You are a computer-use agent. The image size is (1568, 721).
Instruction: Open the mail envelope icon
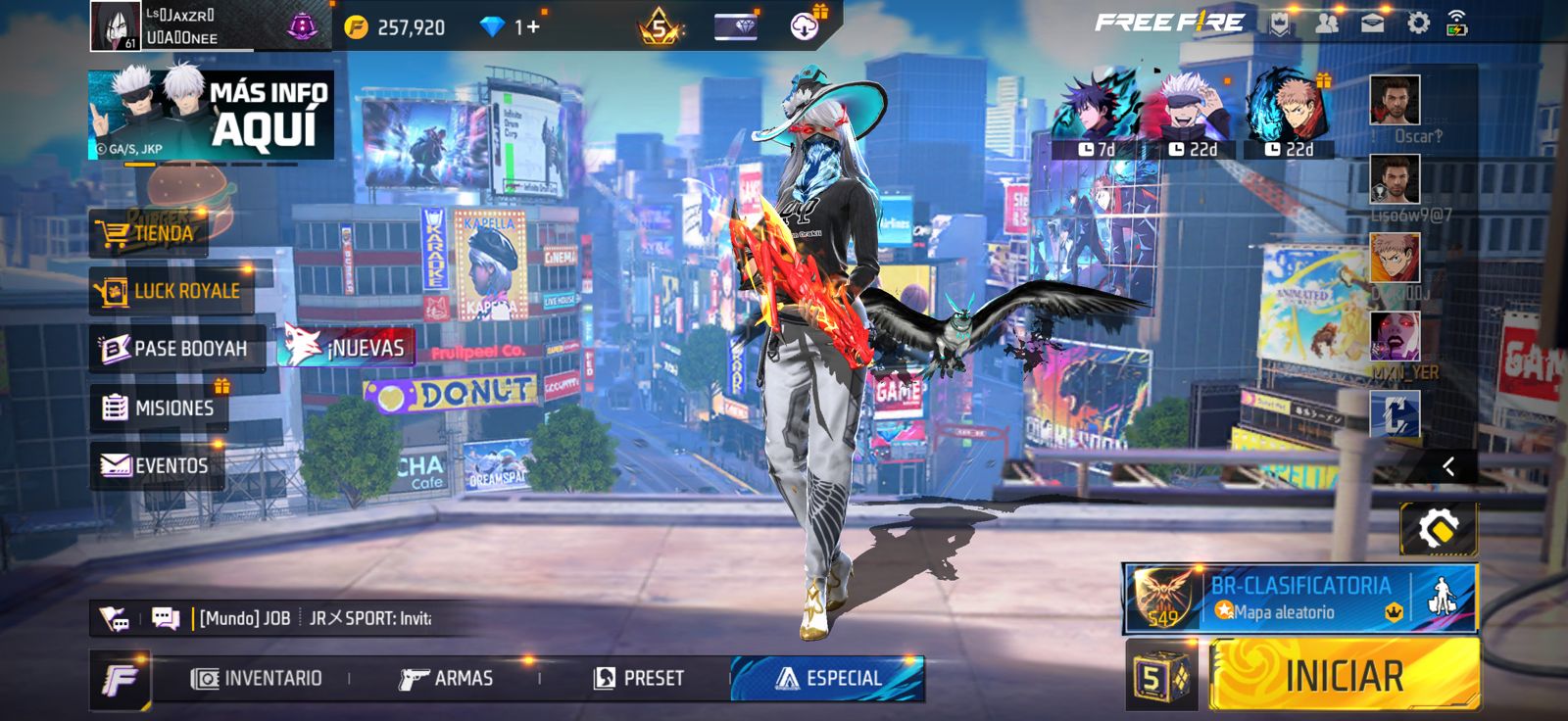click(1372, 24)
